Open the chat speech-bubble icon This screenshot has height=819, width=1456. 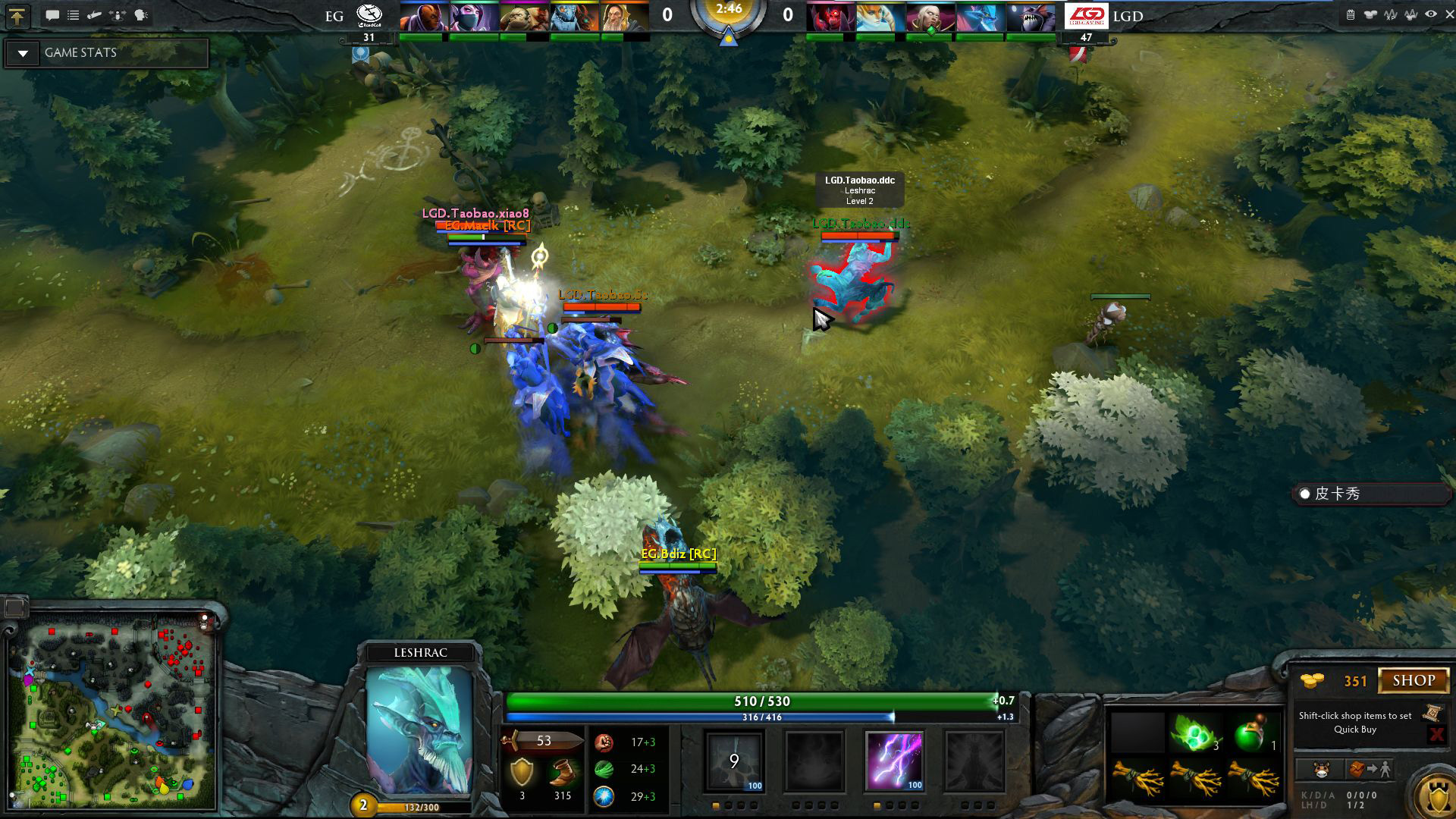pyautogui.click(x=52, y=15)
